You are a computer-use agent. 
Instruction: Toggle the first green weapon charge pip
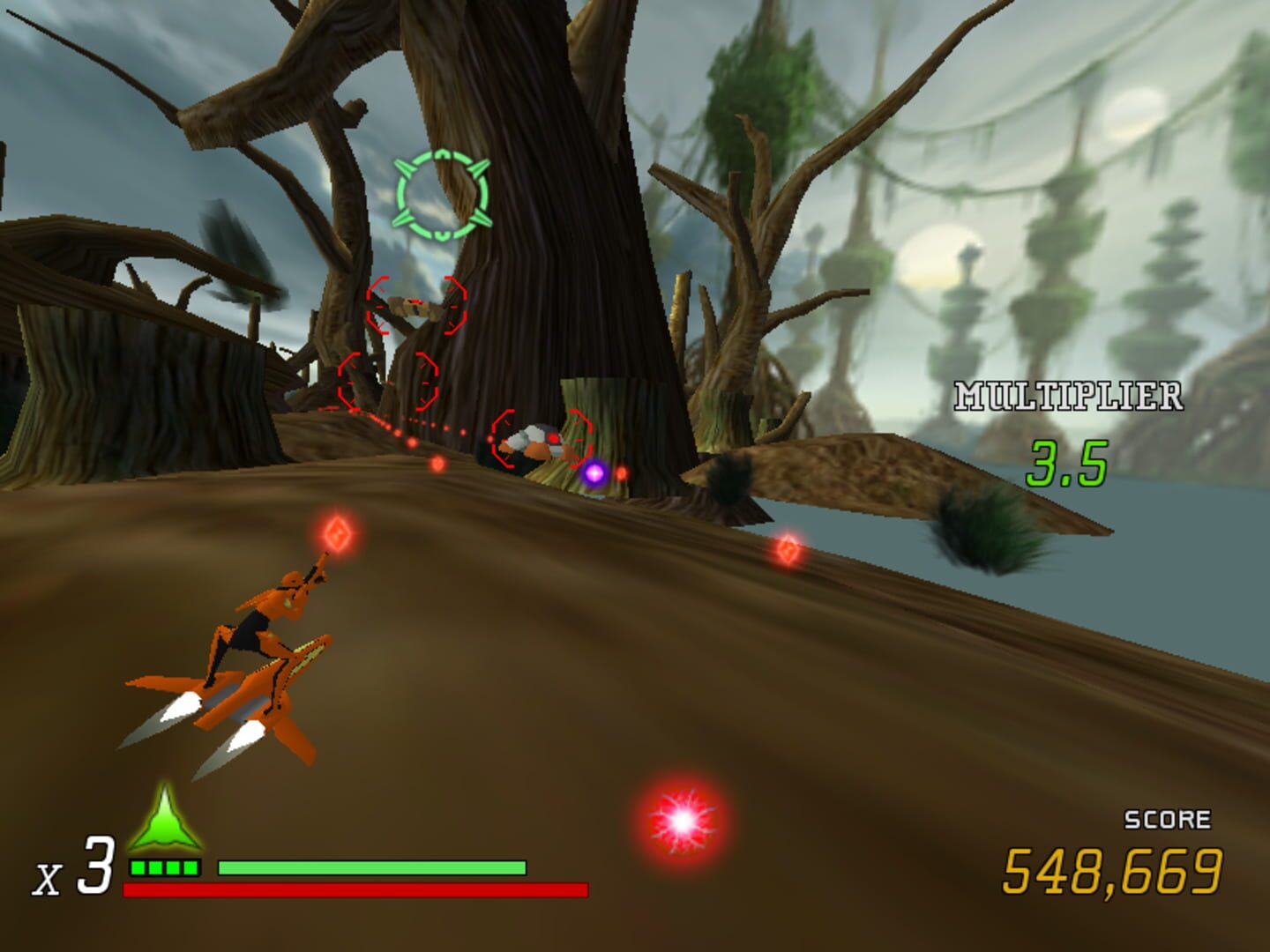138,867
